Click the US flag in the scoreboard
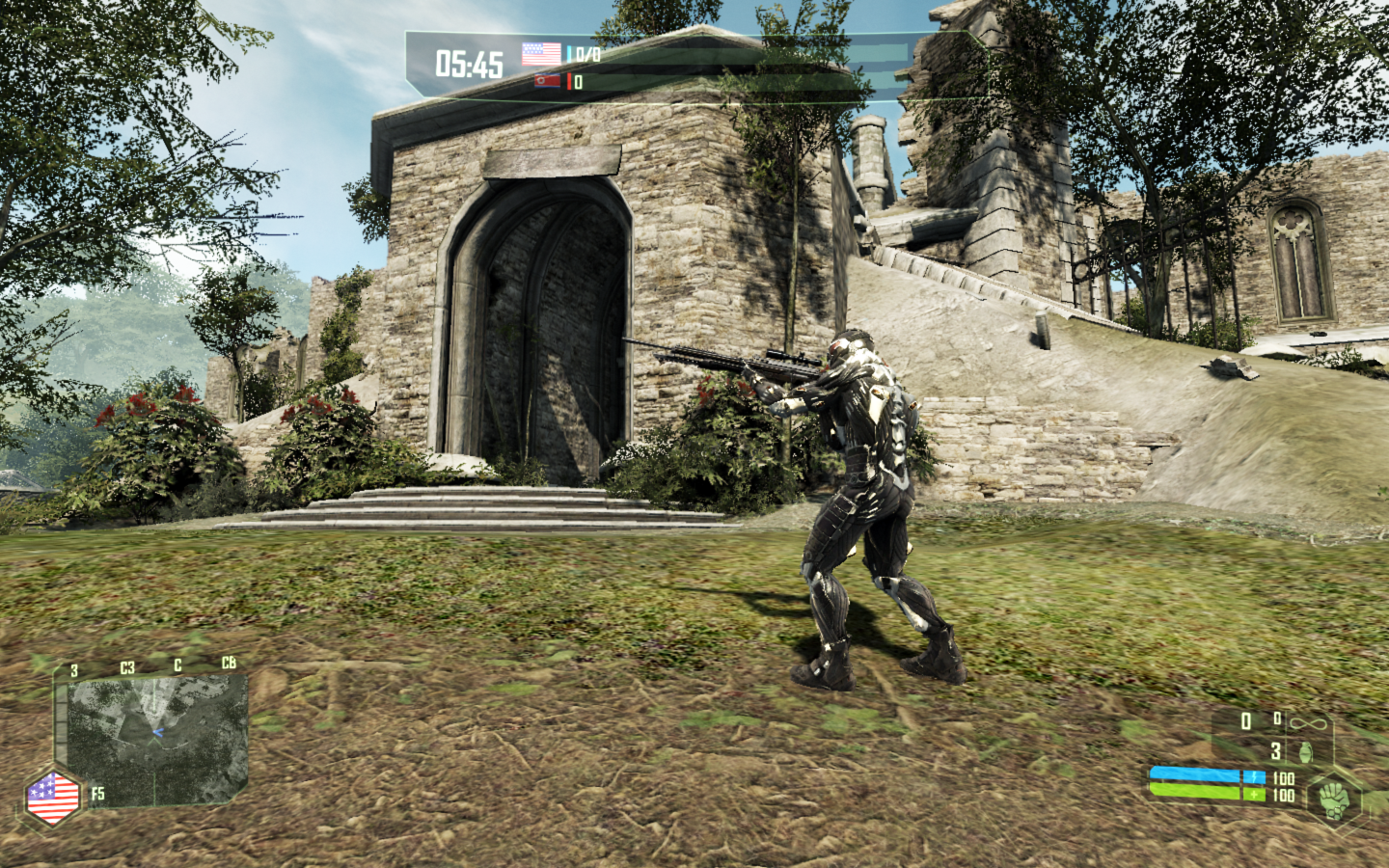This screenshot has width=1389, height=868. (541, 53)
